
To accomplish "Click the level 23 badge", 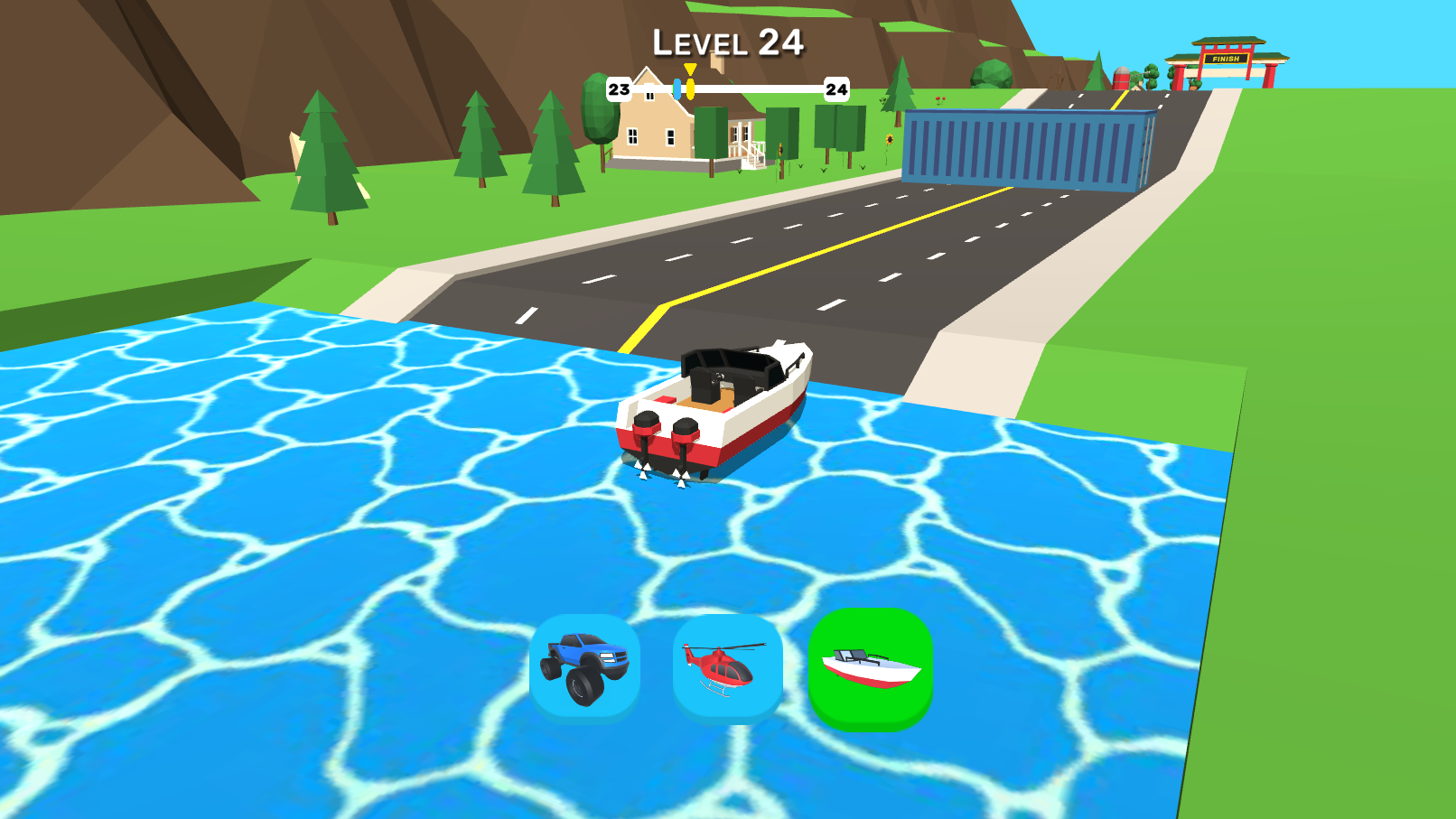I will pyautogui.click(x=618, y=88).
